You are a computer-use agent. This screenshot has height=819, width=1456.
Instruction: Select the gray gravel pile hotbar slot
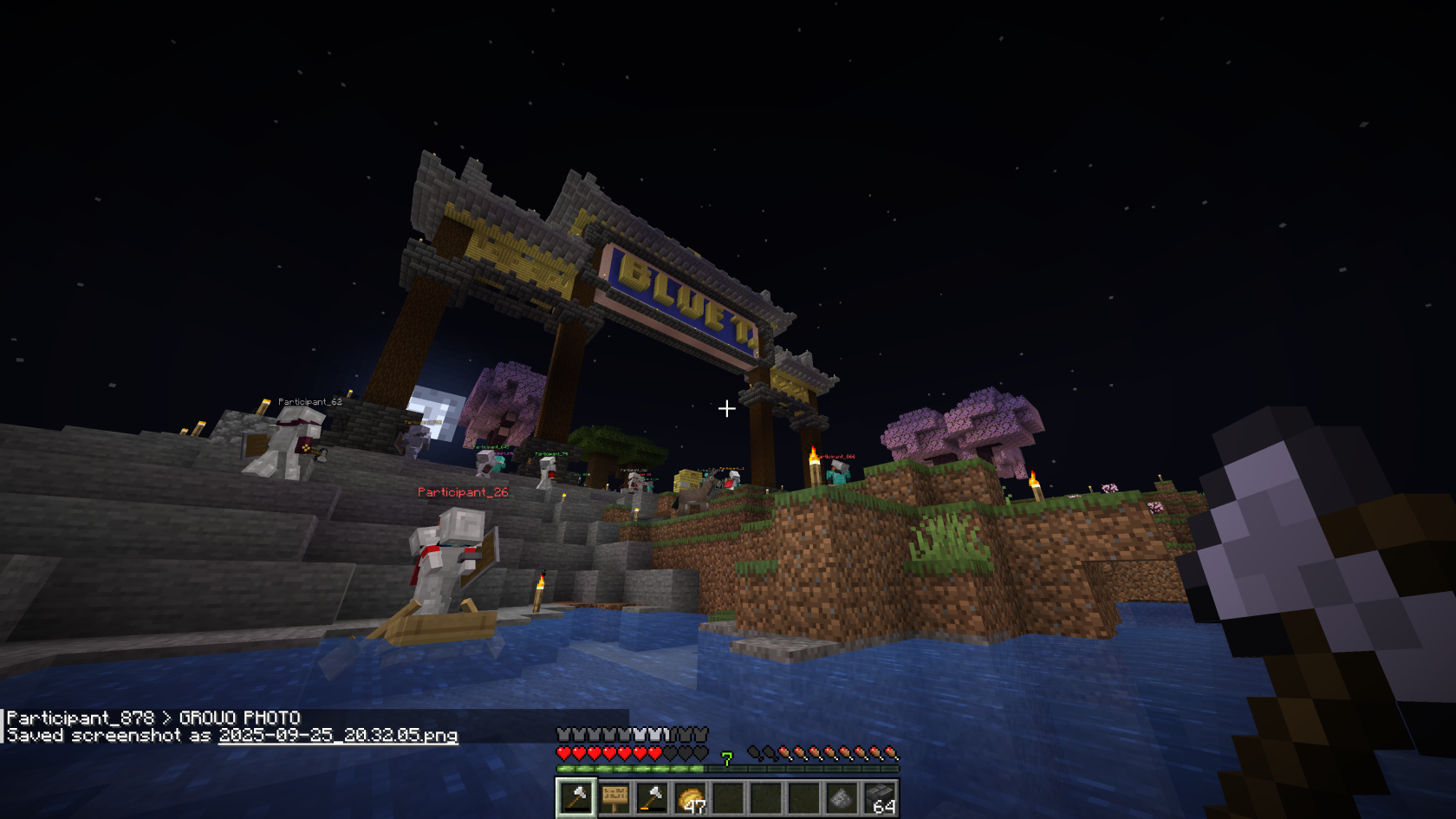[x=842, y=798]
